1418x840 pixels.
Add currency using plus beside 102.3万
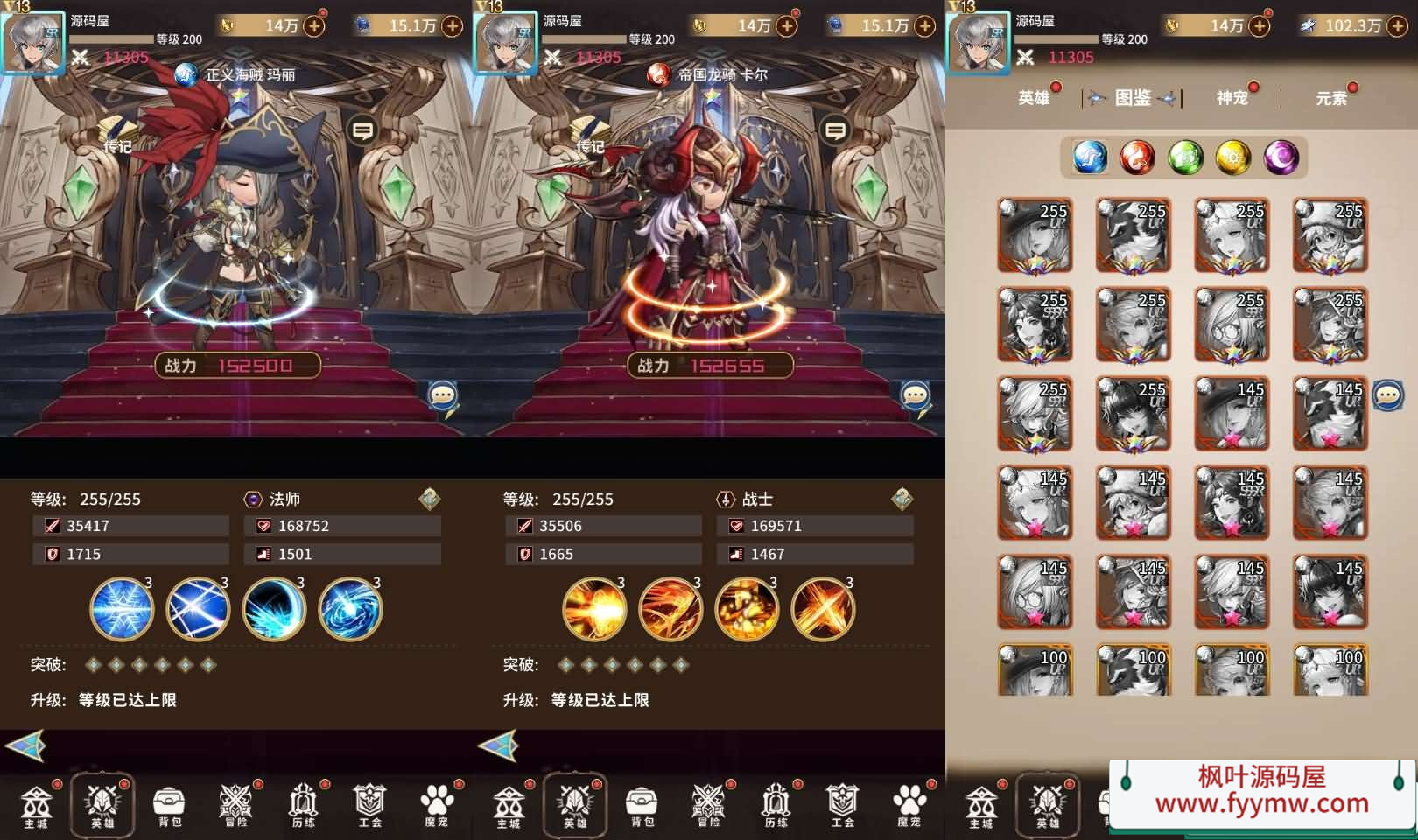pos(1397,26)
